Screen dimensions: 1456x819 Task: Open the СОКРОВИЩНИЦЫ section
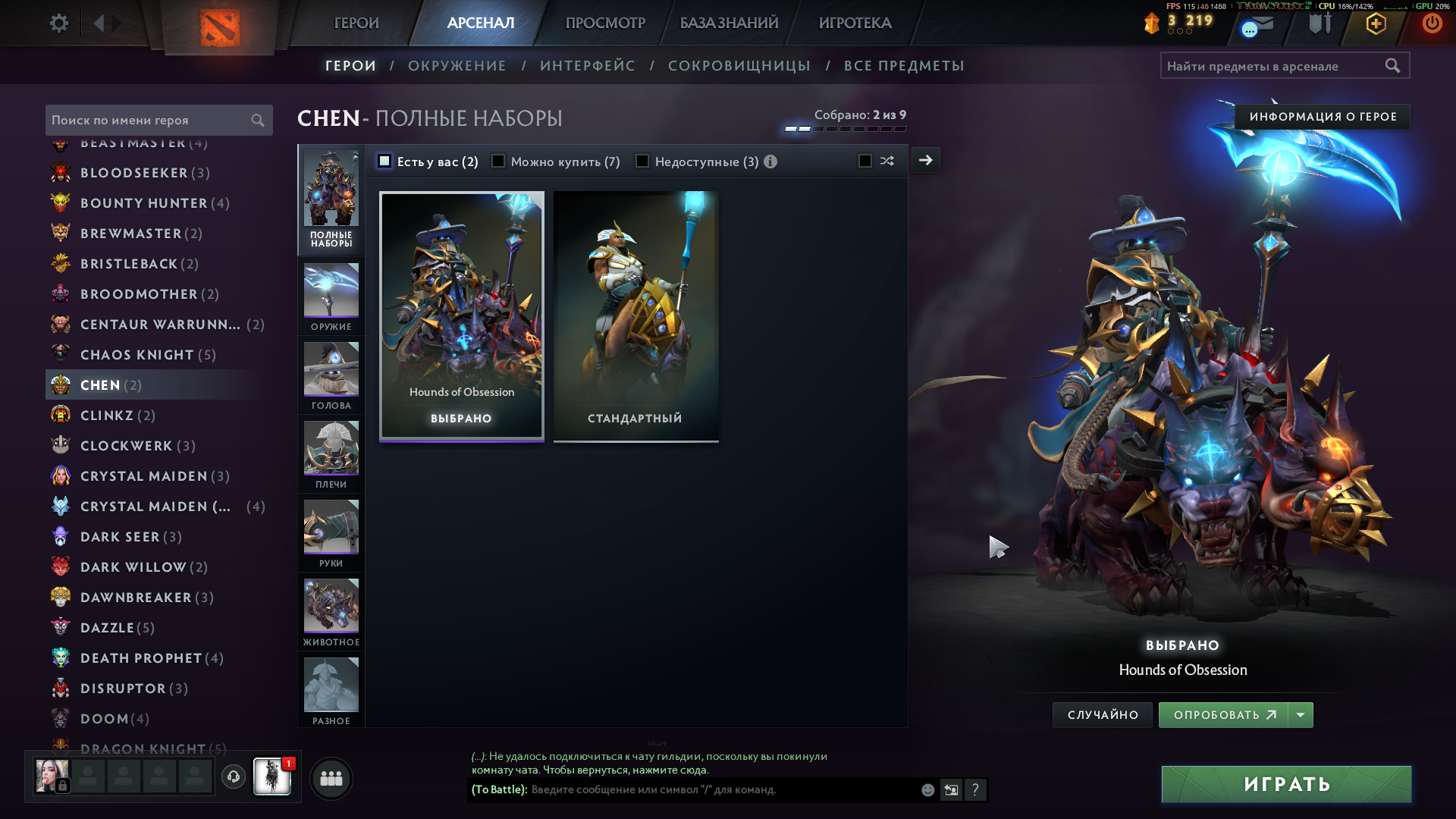(x=739, y=66)
